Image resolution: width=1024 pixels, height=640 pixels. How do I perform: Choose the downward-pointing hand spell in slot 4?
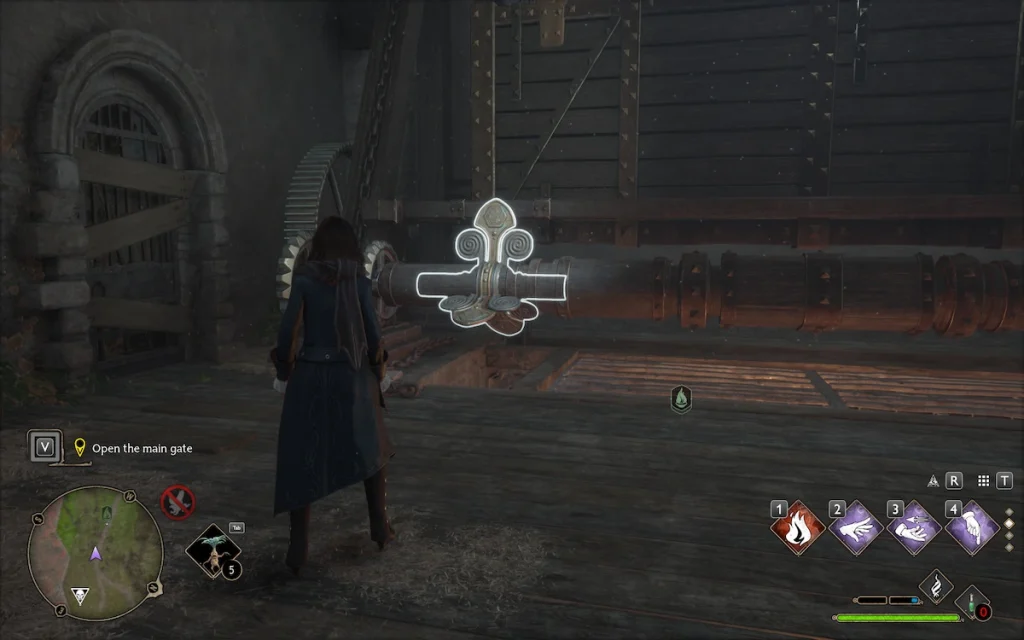971,527
